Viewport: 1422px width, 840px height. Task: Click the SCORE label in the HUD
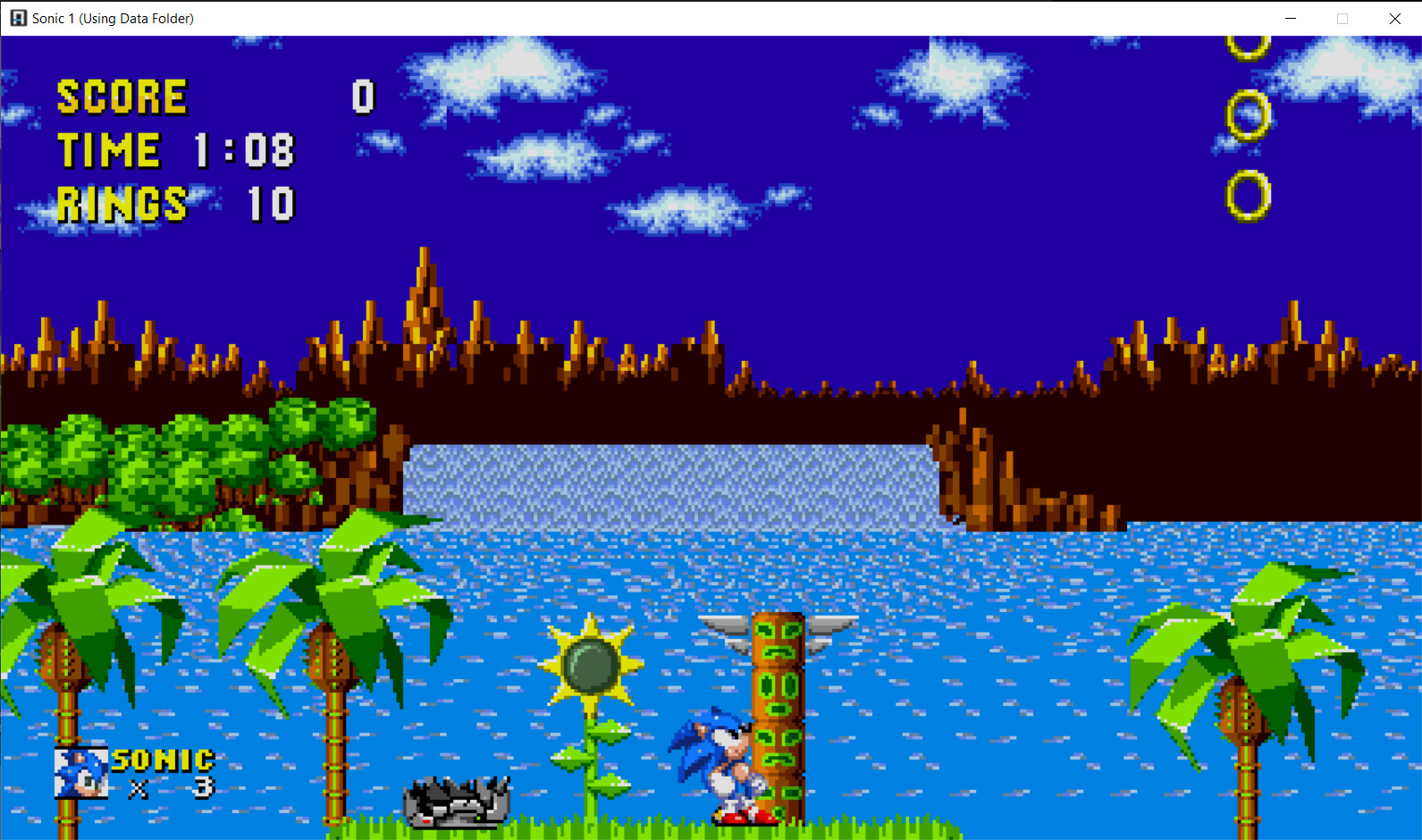point(122,97)
